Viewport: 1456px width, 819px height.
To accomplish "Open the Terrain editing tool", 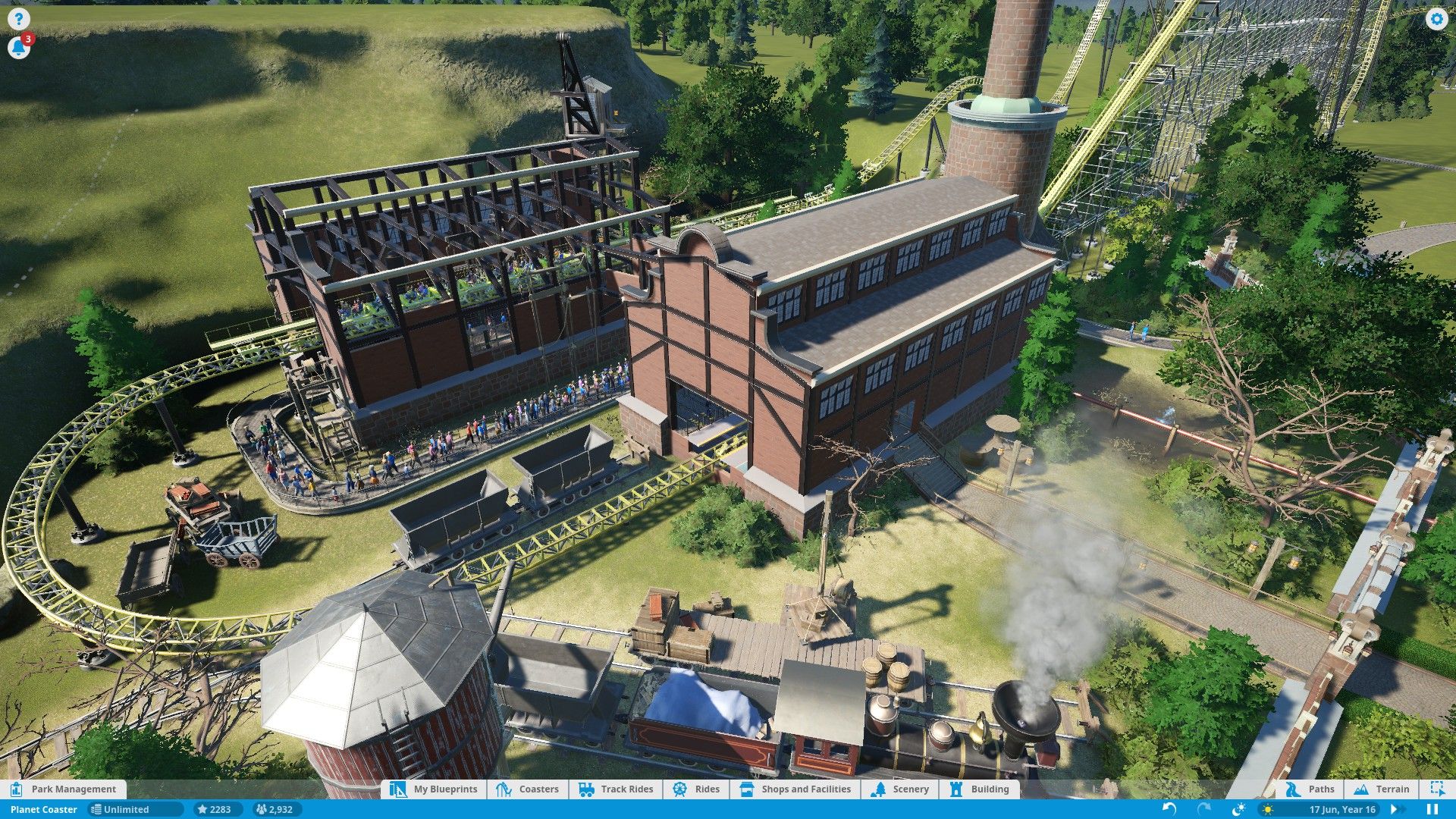I will [1383, 789].
